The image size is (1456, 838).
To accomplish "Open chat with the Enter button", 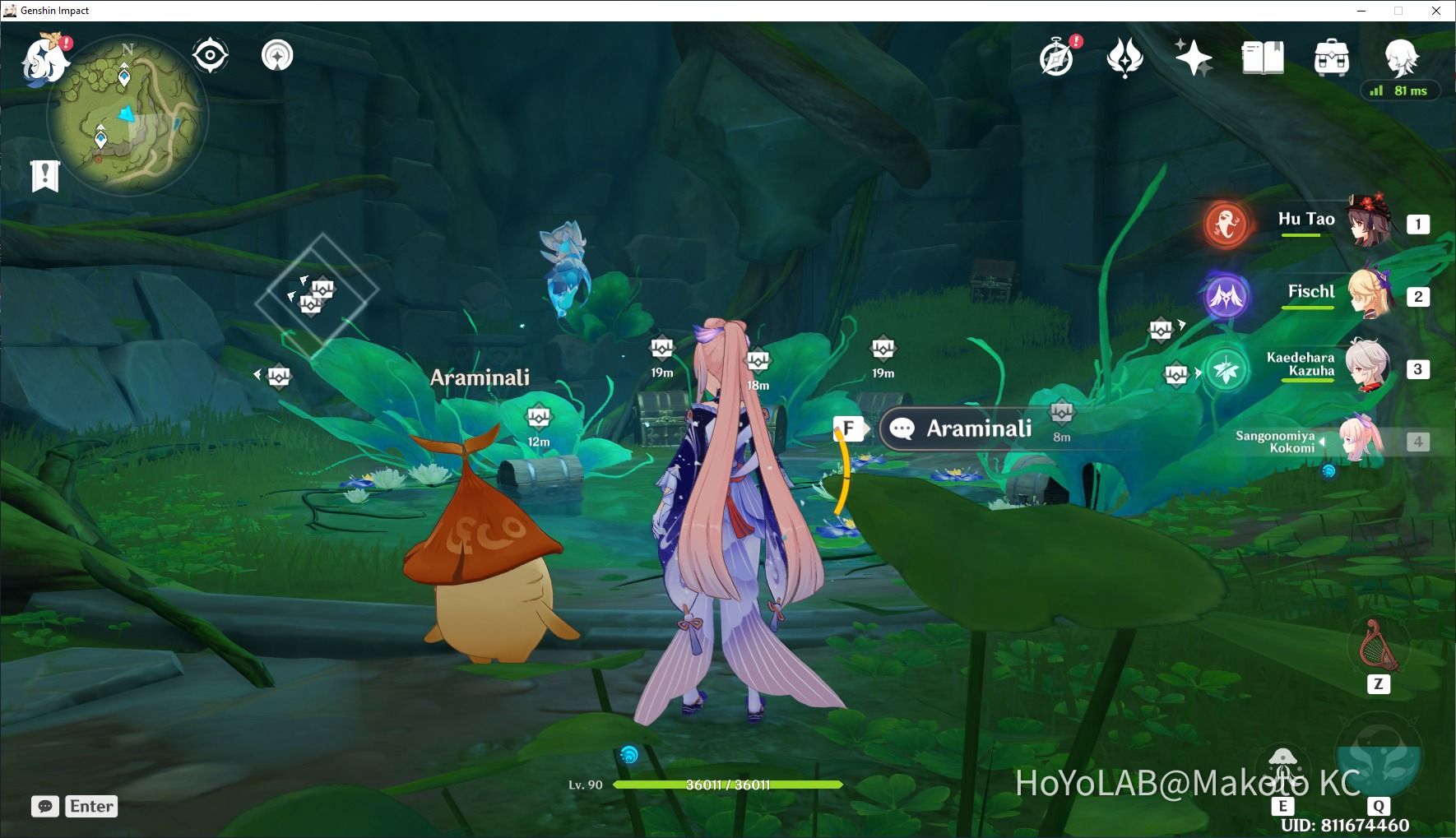I will [x=90, y=806].
